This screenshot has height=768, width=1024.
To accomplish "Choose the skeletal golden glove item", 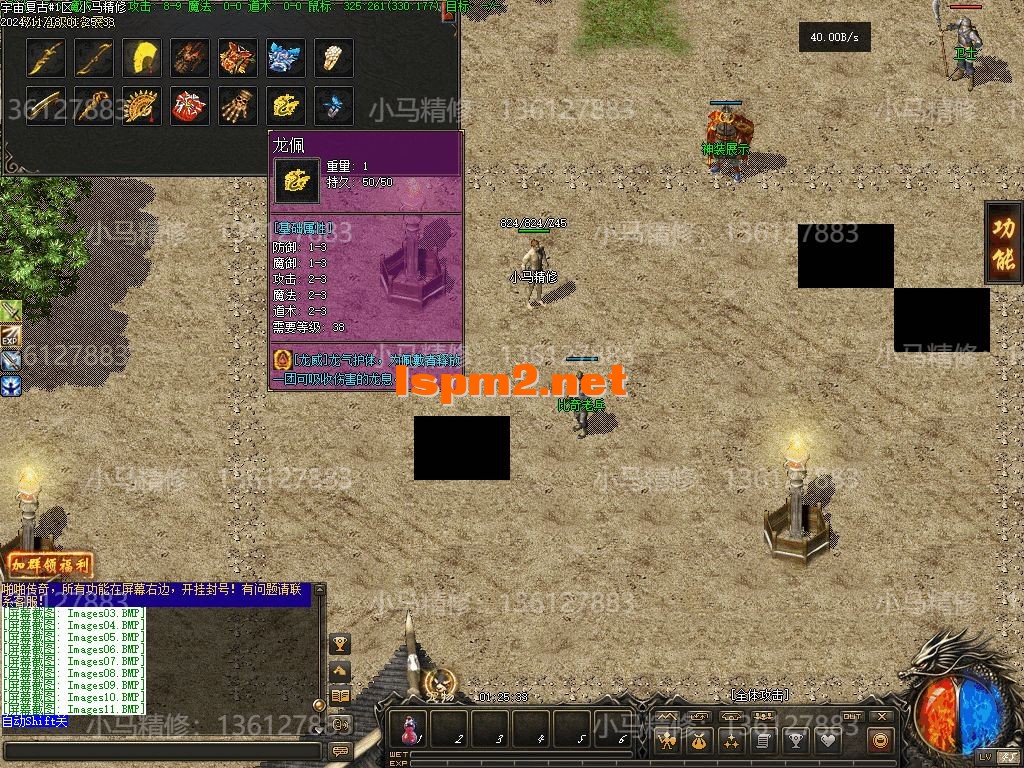I will (238, 104).
